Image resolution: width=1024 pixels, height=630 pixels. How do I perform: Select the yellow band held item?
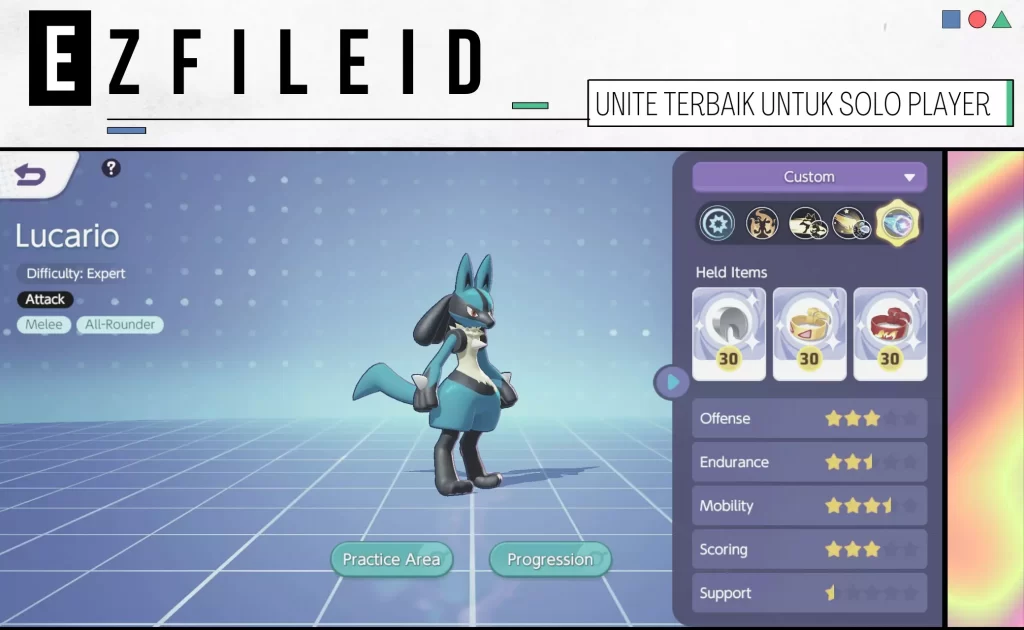809,334
